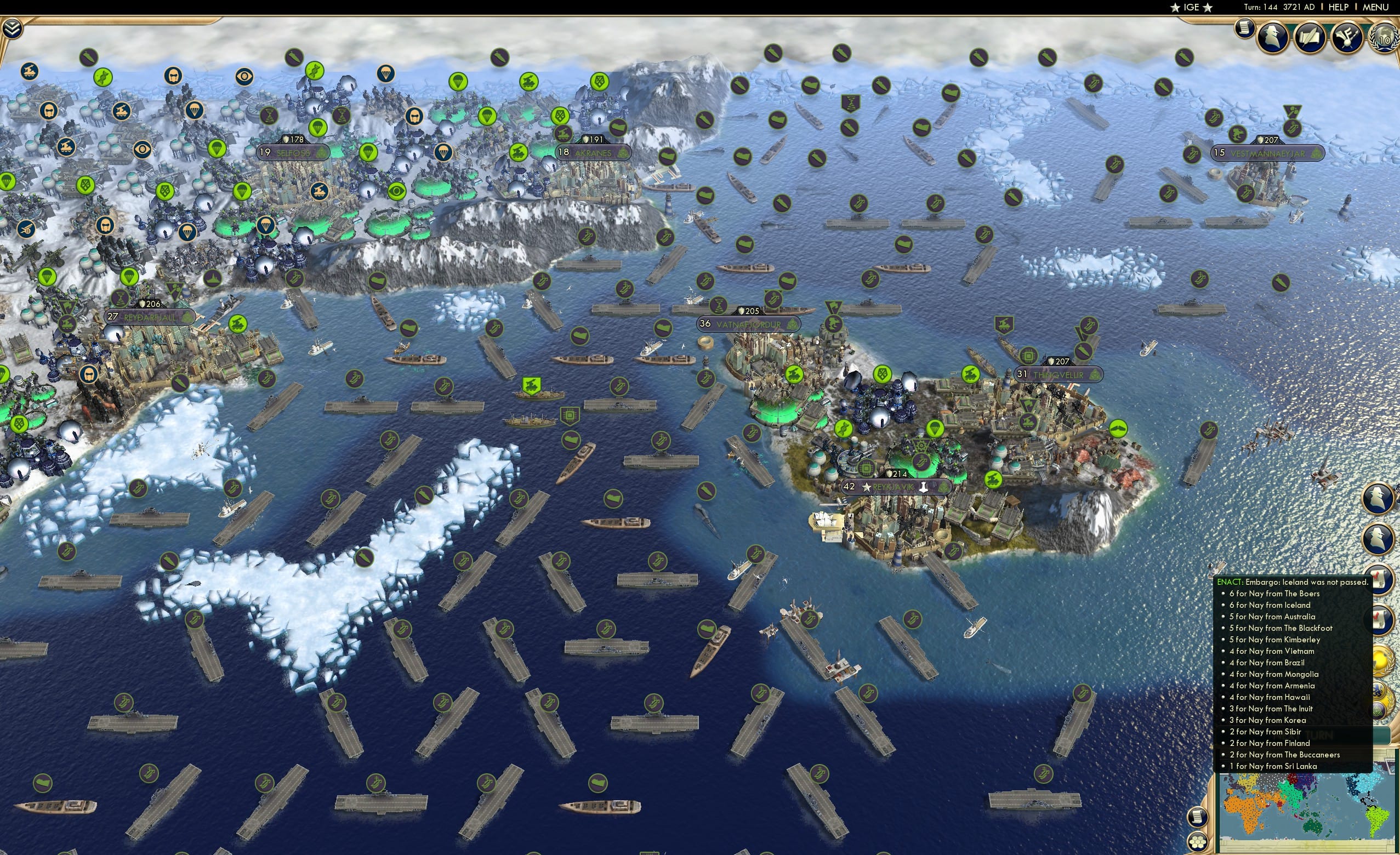Open World Congress globe showing 10 turns

[1384, 38]
